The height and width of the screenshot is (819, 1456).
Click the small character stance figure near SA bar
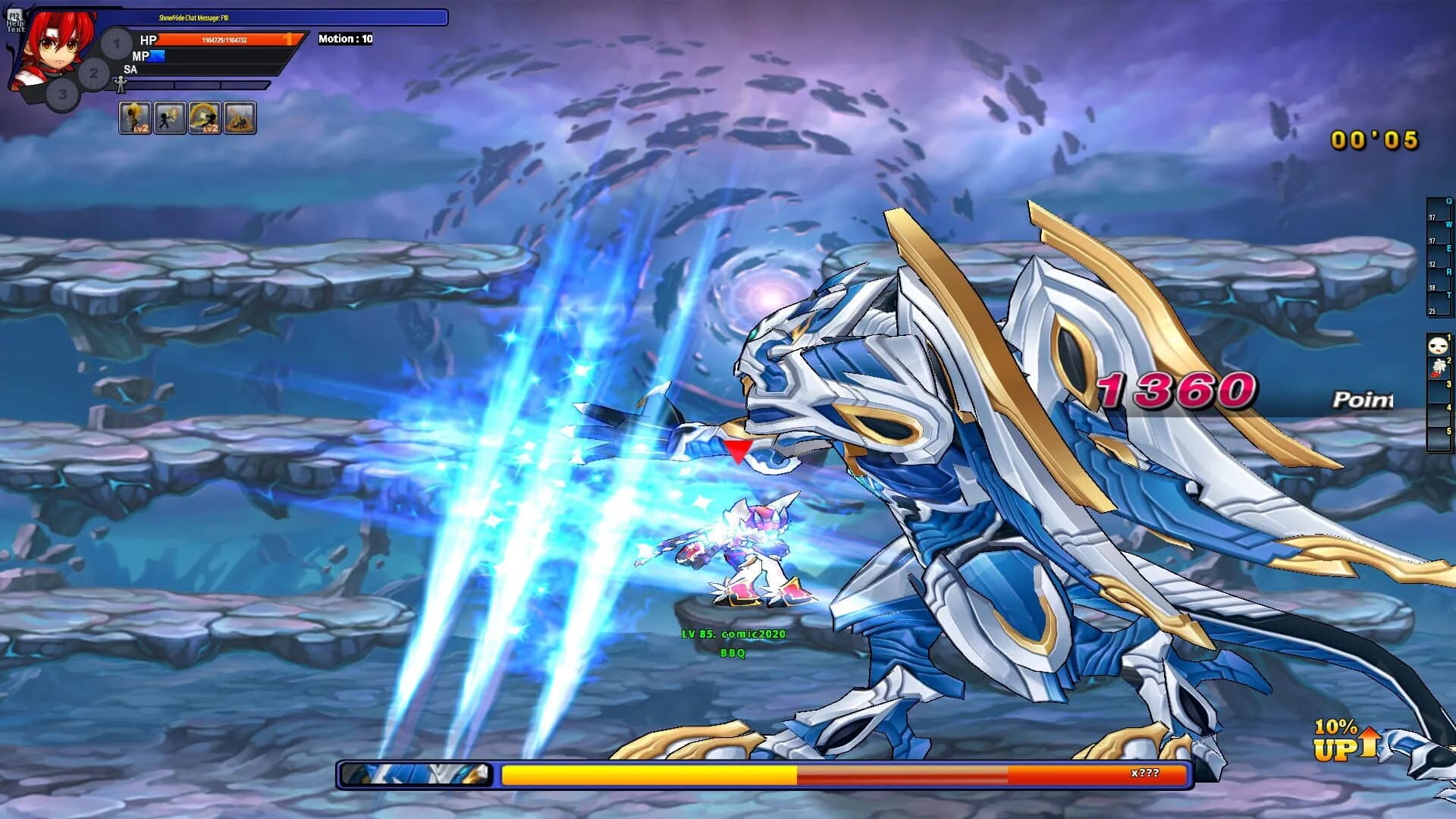point(120,86)
